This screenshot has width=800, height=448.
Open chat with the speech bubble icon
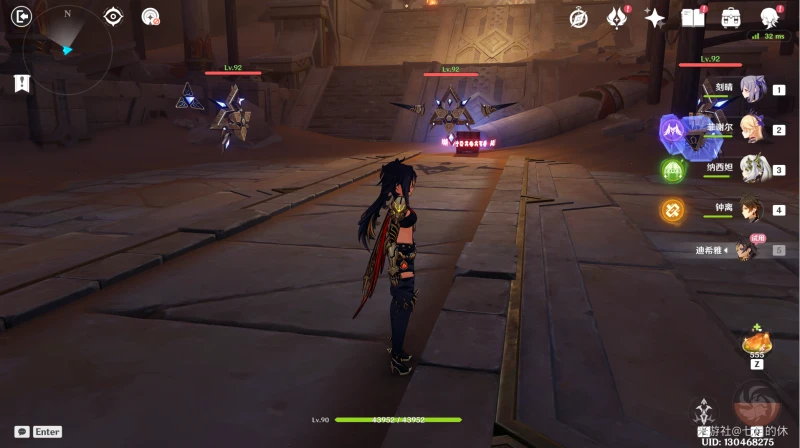(22, 432)
